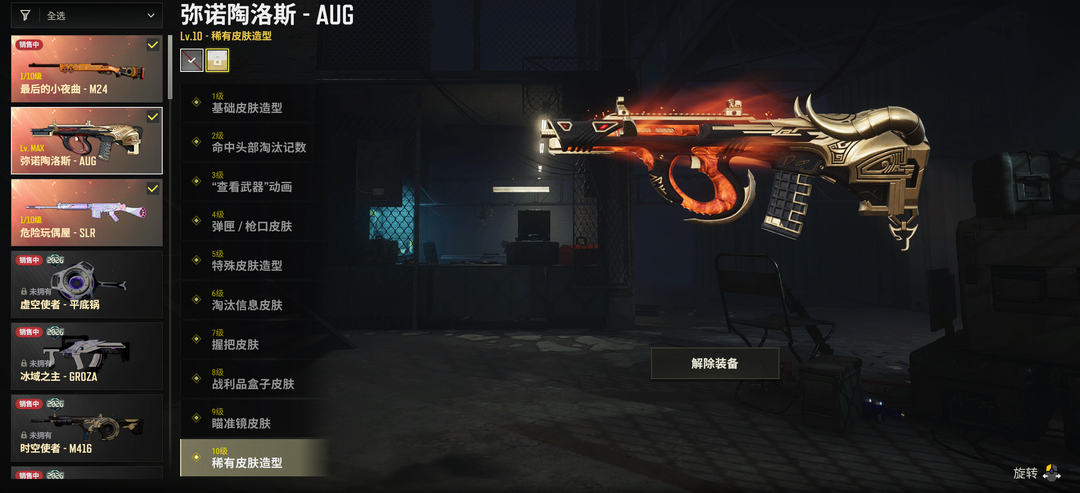Select the 虚空使者 - 平底锅 skin
The image size is (1080, 493).
tap(87, 284)
